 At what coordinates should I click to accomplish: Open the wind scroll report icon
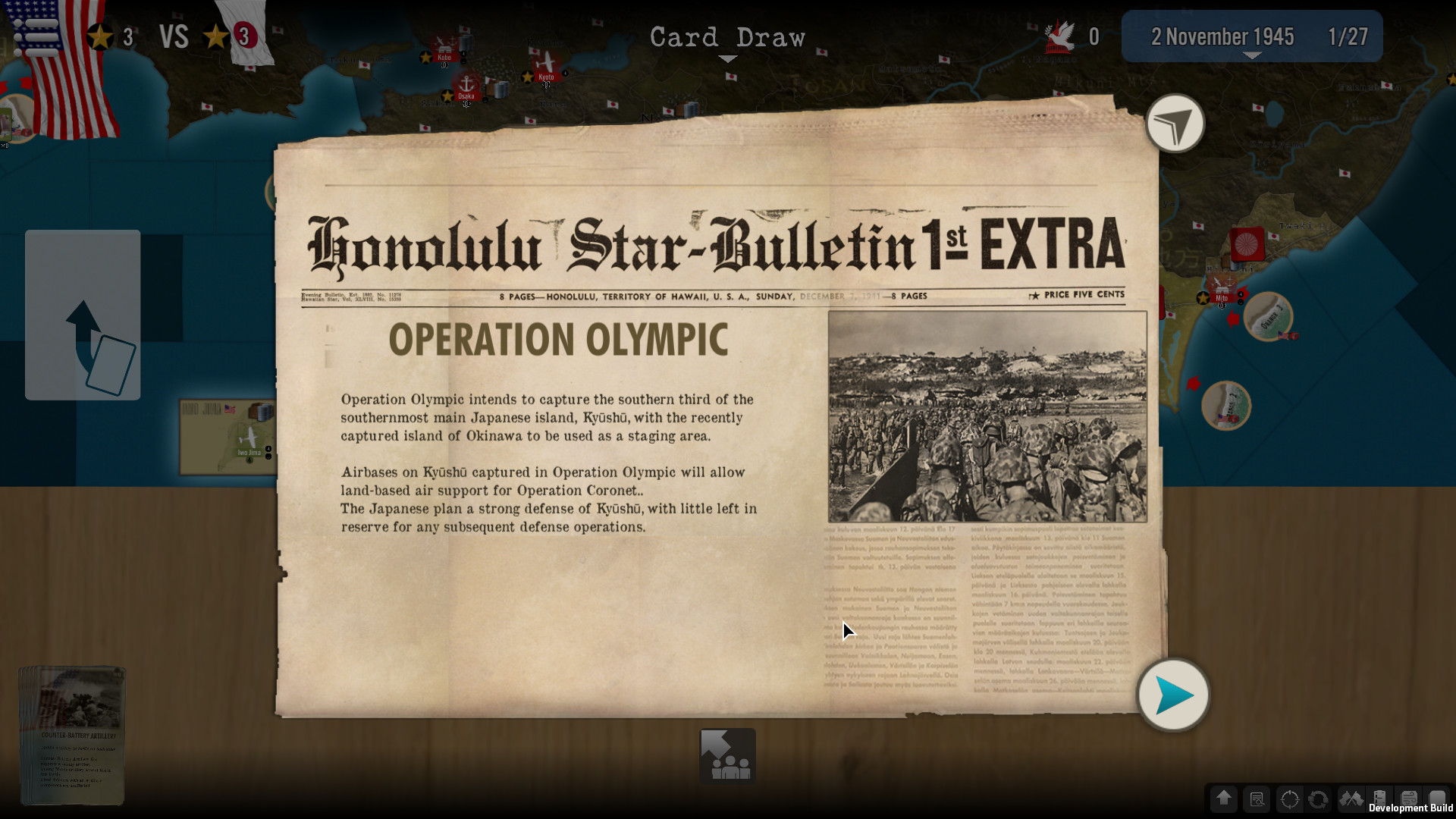pyautogui.click(x=1408, y=799)
